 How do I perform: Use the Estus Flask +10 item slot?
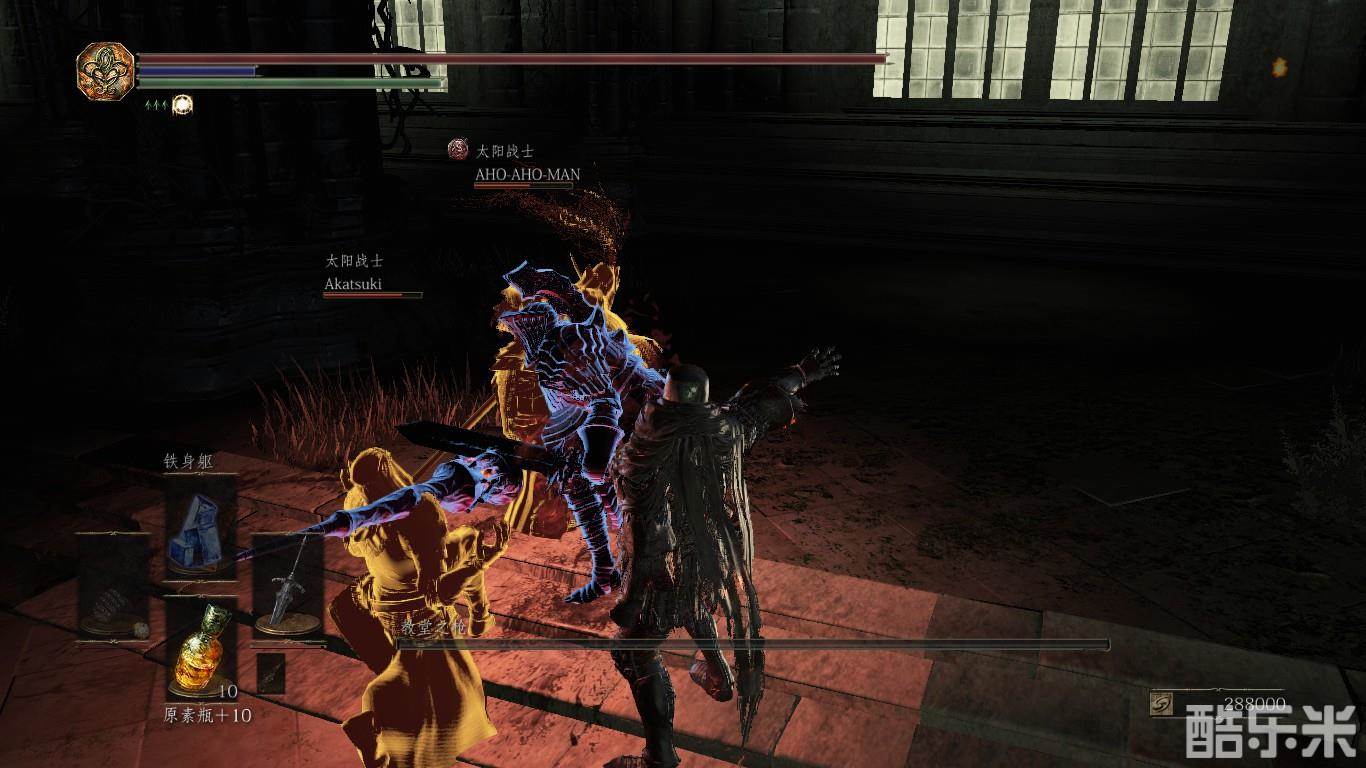[x=200, y=648]
